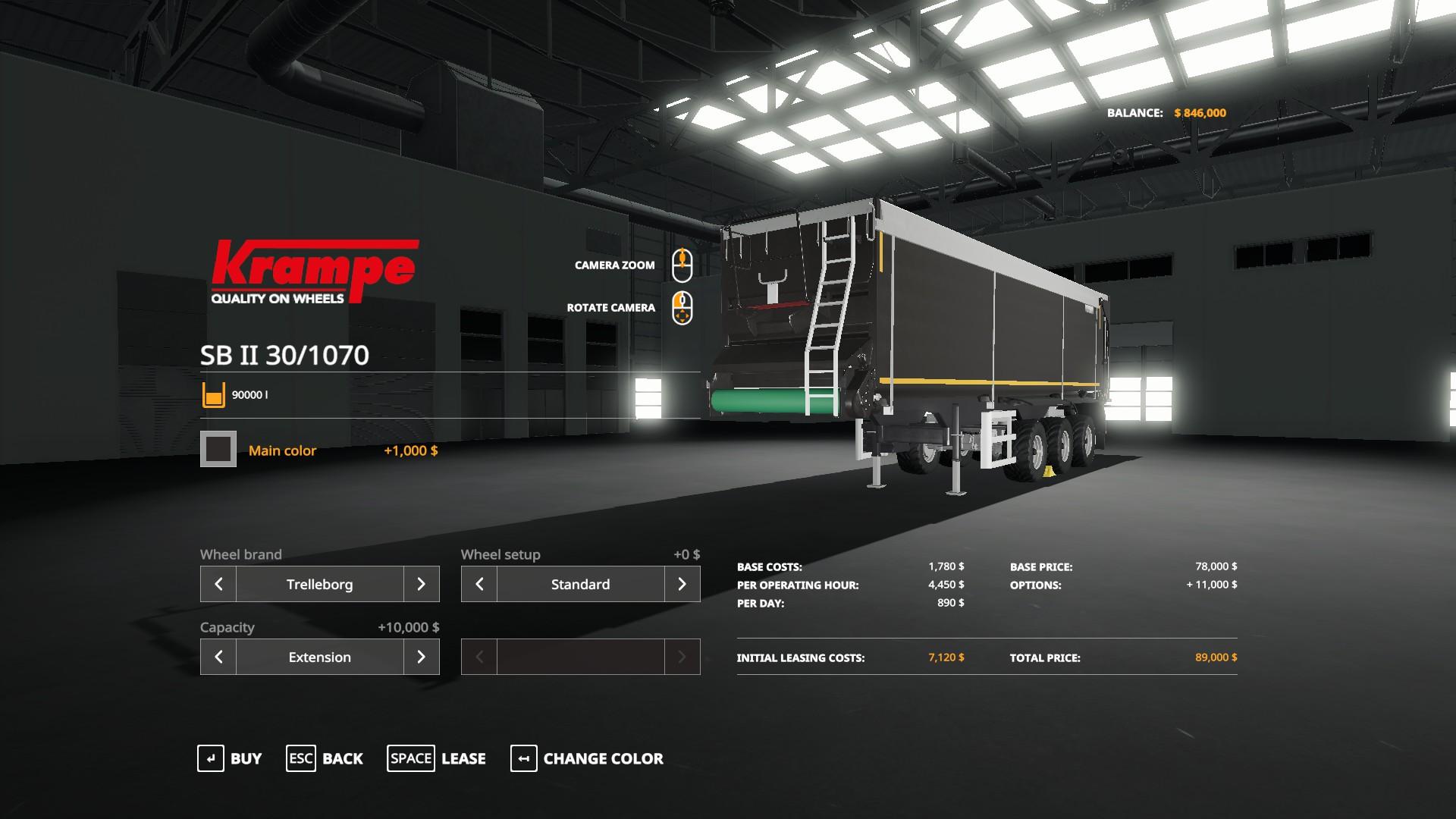Select previous Wheel brand option
Image resolution: width=1456 pixels, height=819 pixels.
[x=218, y=584]
